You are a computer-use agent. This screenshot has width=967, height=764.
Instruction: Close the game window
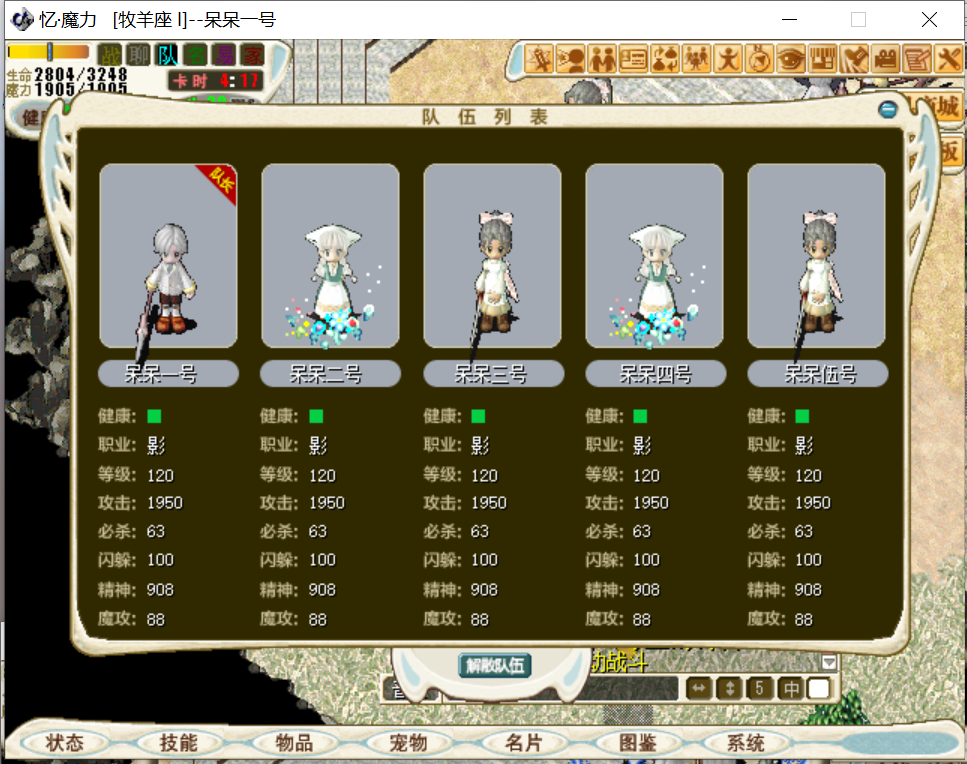click(x=929, y=19)
